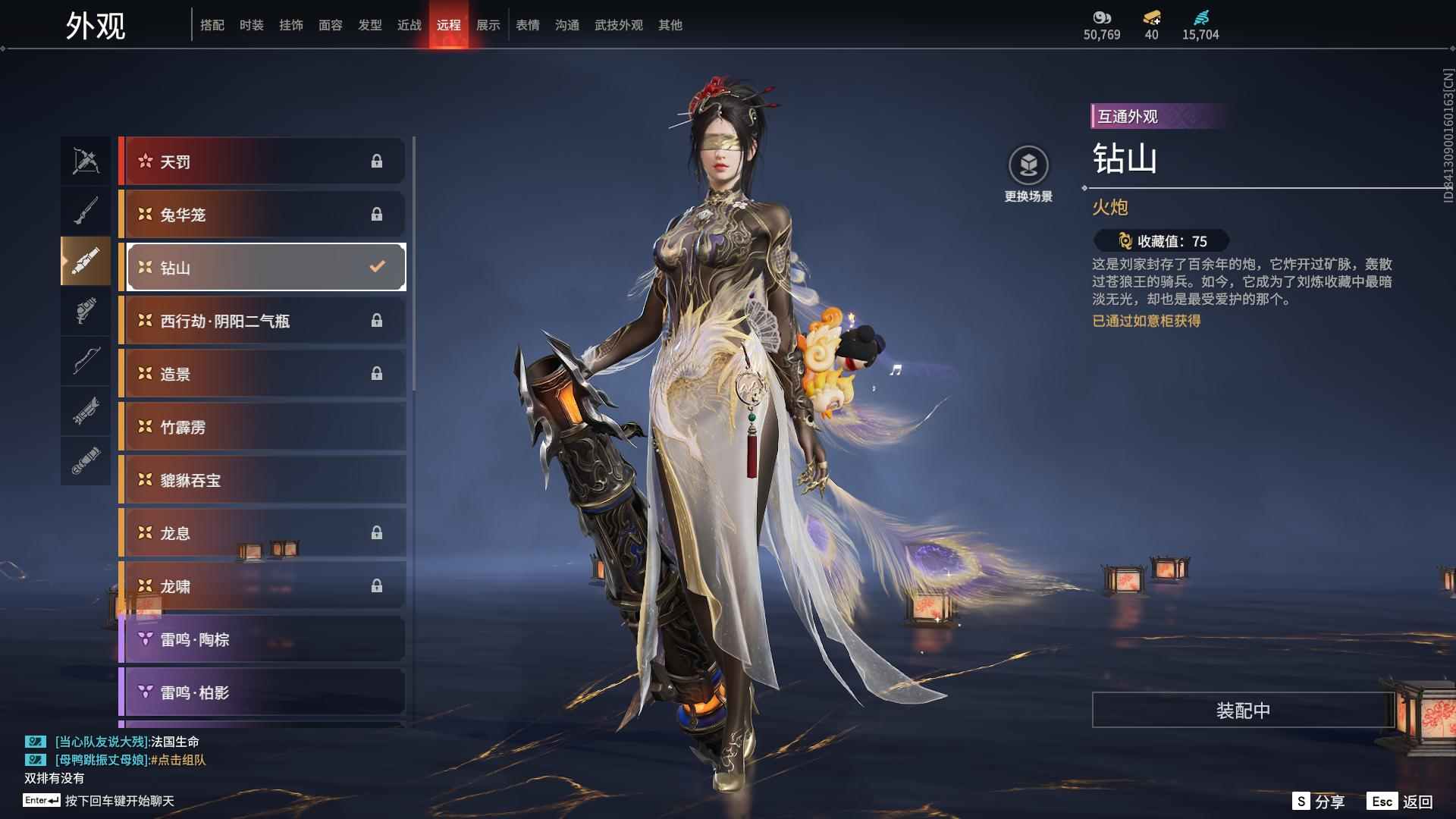Select the 发型 tab

click(x=369, y=25)
